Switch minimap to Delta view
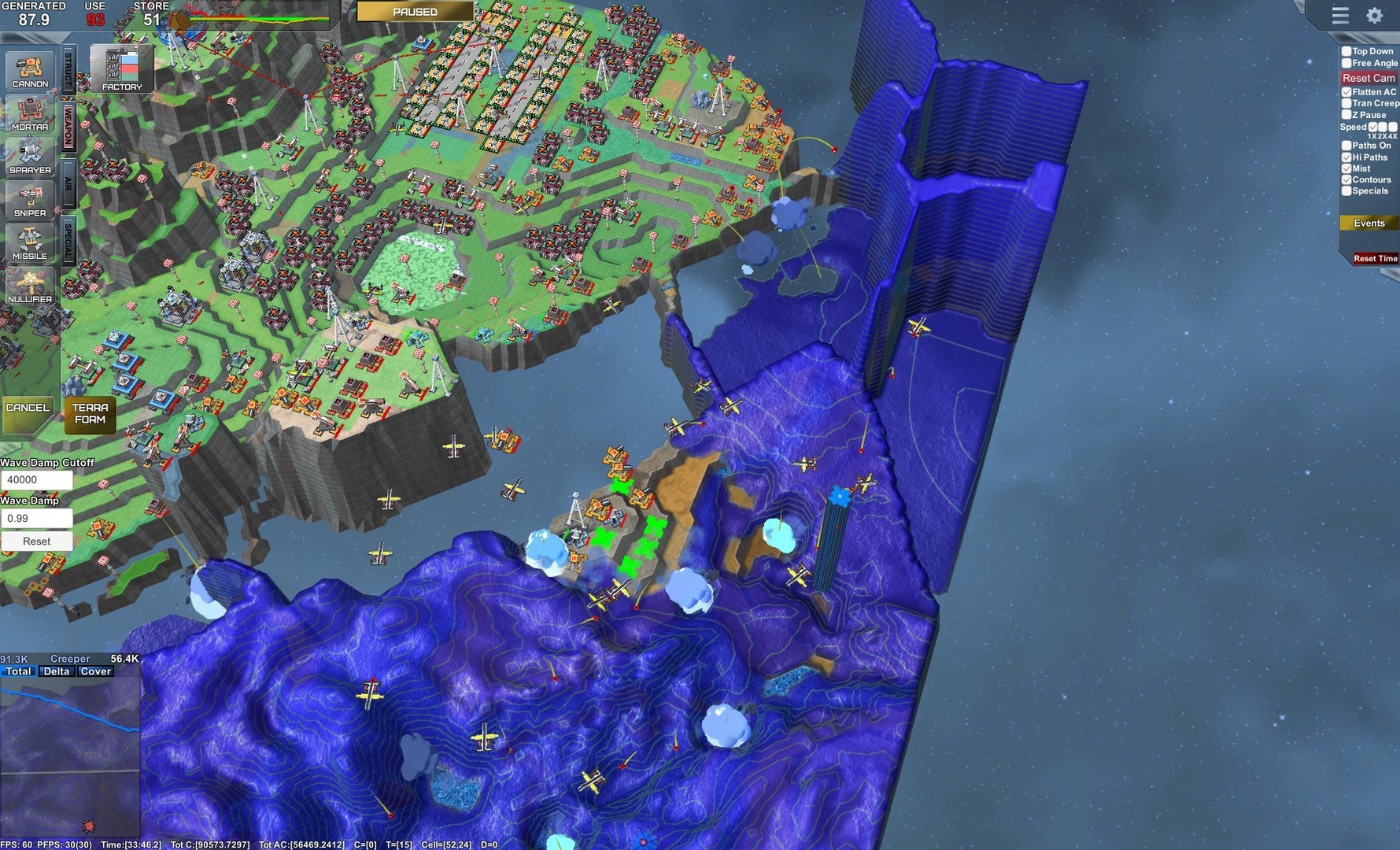This screenshot has width=1400, height=850. click(x=56, y=671)
